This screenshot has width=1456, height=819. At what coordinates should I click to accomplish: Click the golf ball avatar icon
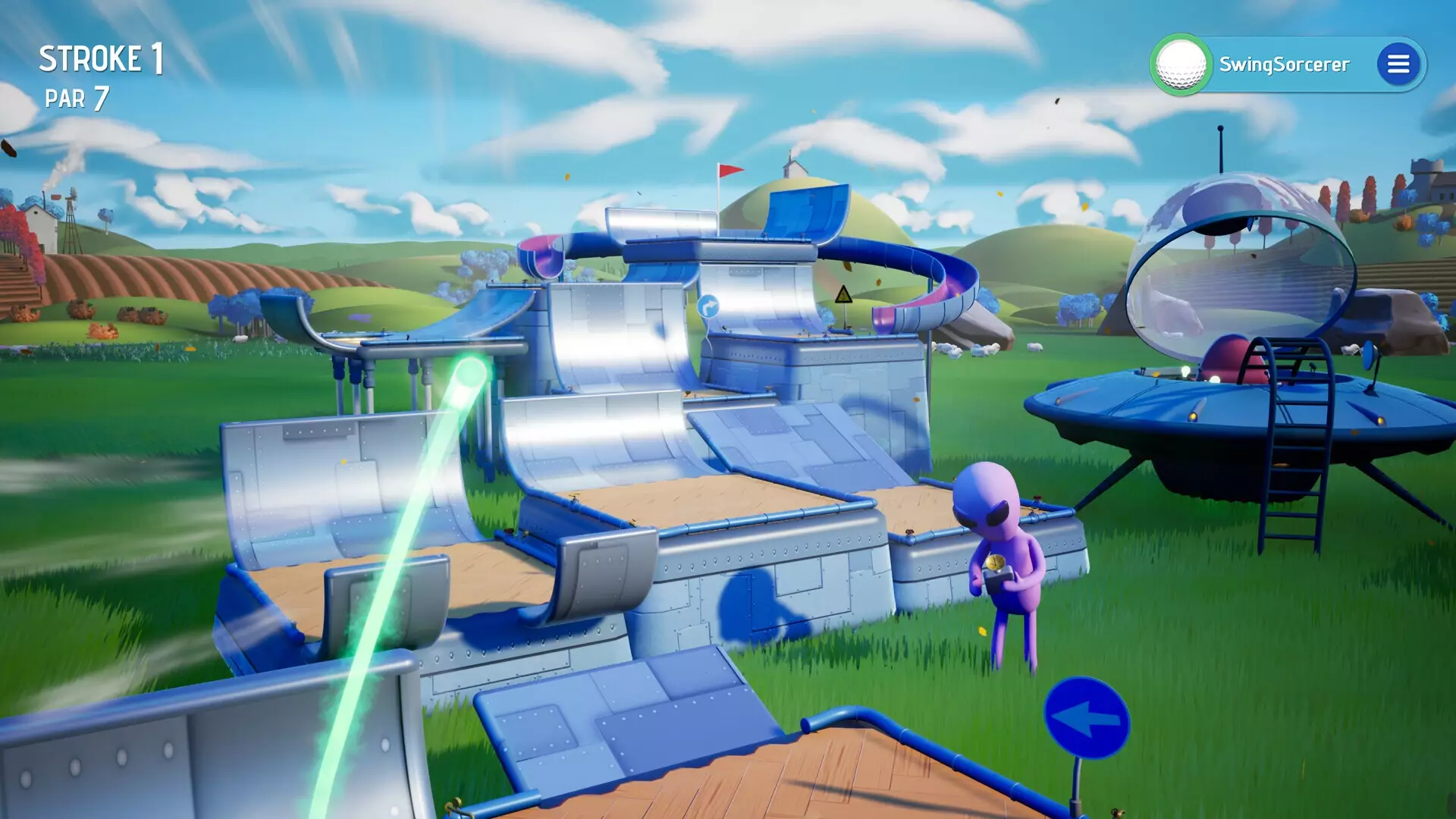coord(1182,64)
